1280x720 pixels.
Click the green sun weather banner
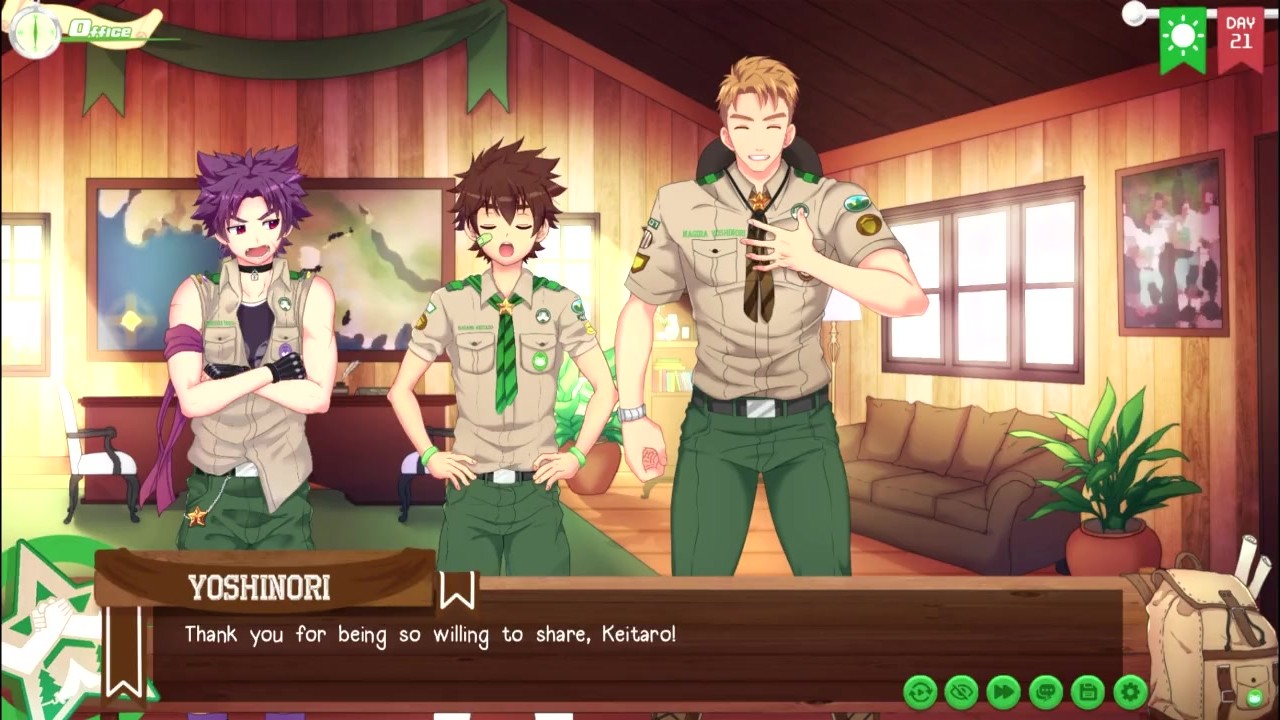(1183, 38)
